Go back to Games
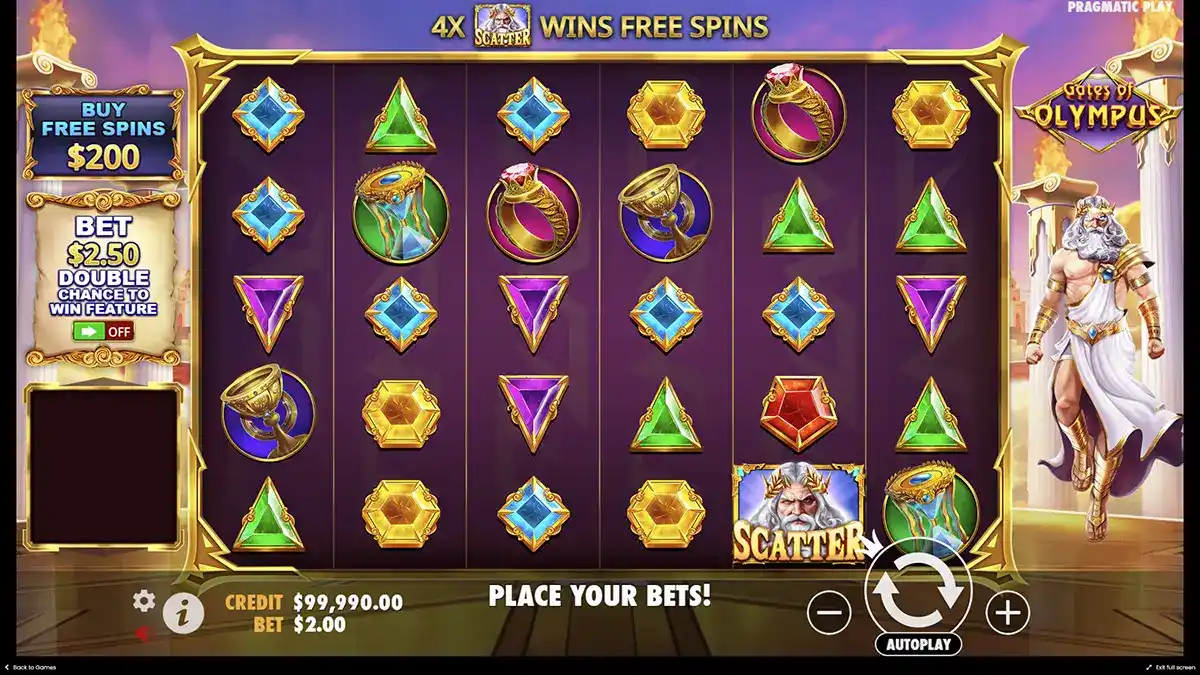Screen dimensions: 1200x675 click(x=32, y=667)
